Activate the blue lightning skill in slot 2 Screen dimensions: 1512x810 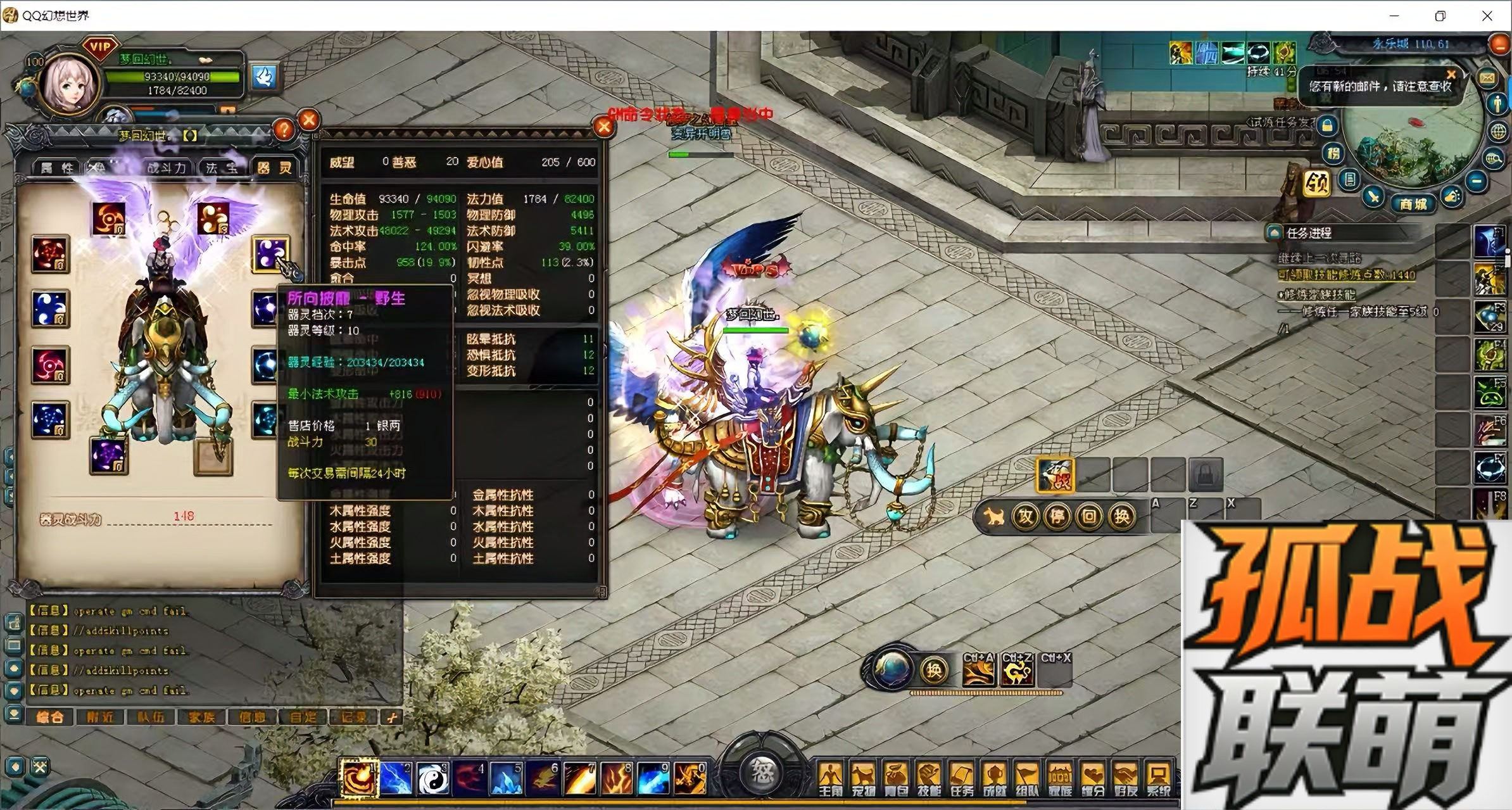point(396,779)
